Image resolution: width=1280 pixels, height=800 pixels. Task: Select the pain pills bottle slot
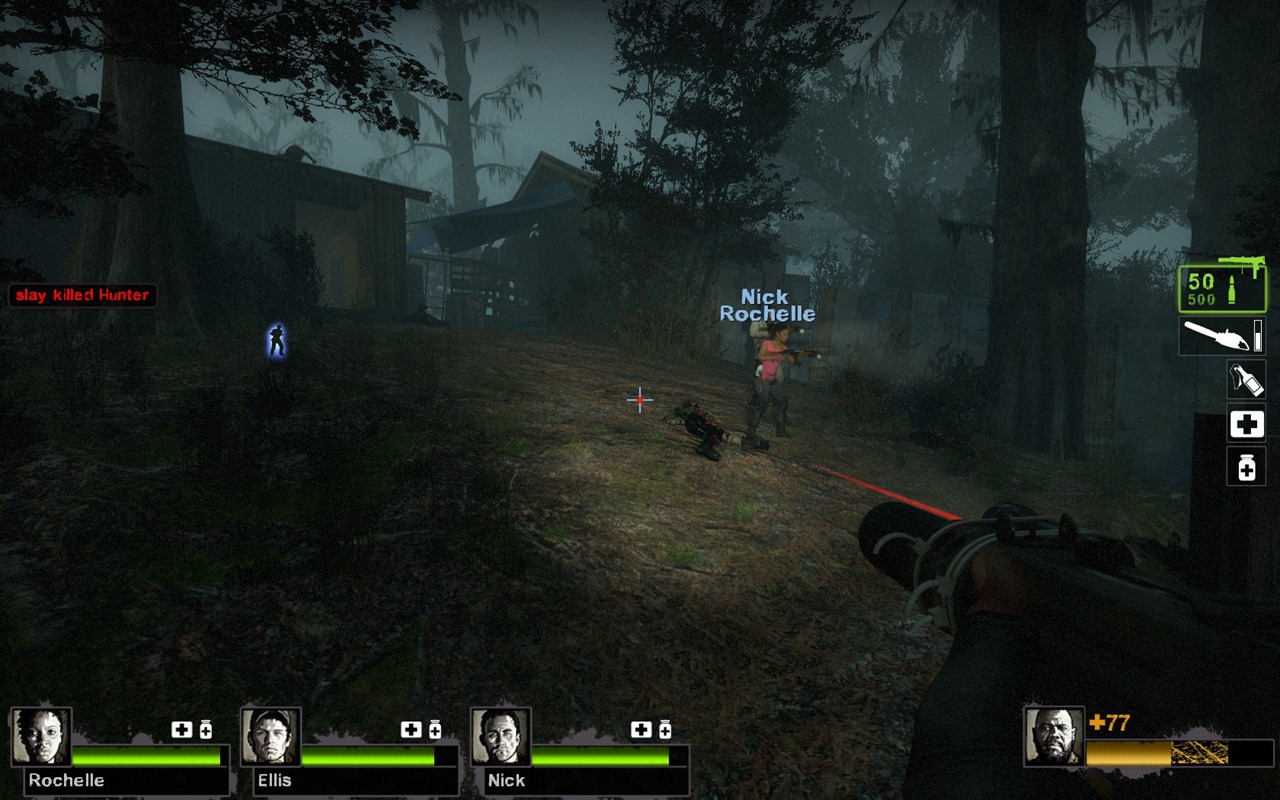pos(1246,466)
